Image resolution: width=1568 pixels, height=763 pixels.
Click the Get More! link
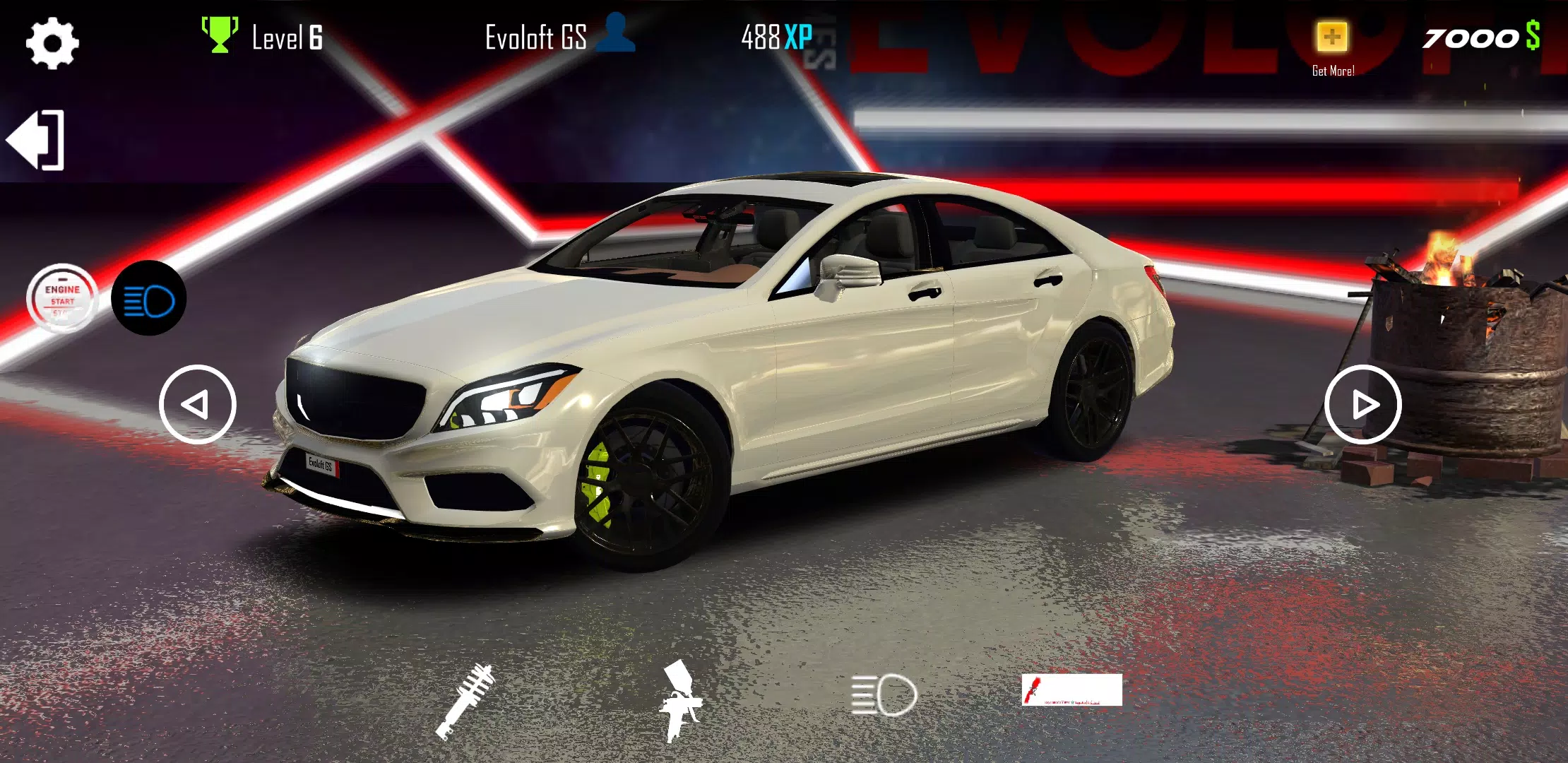1333,71
